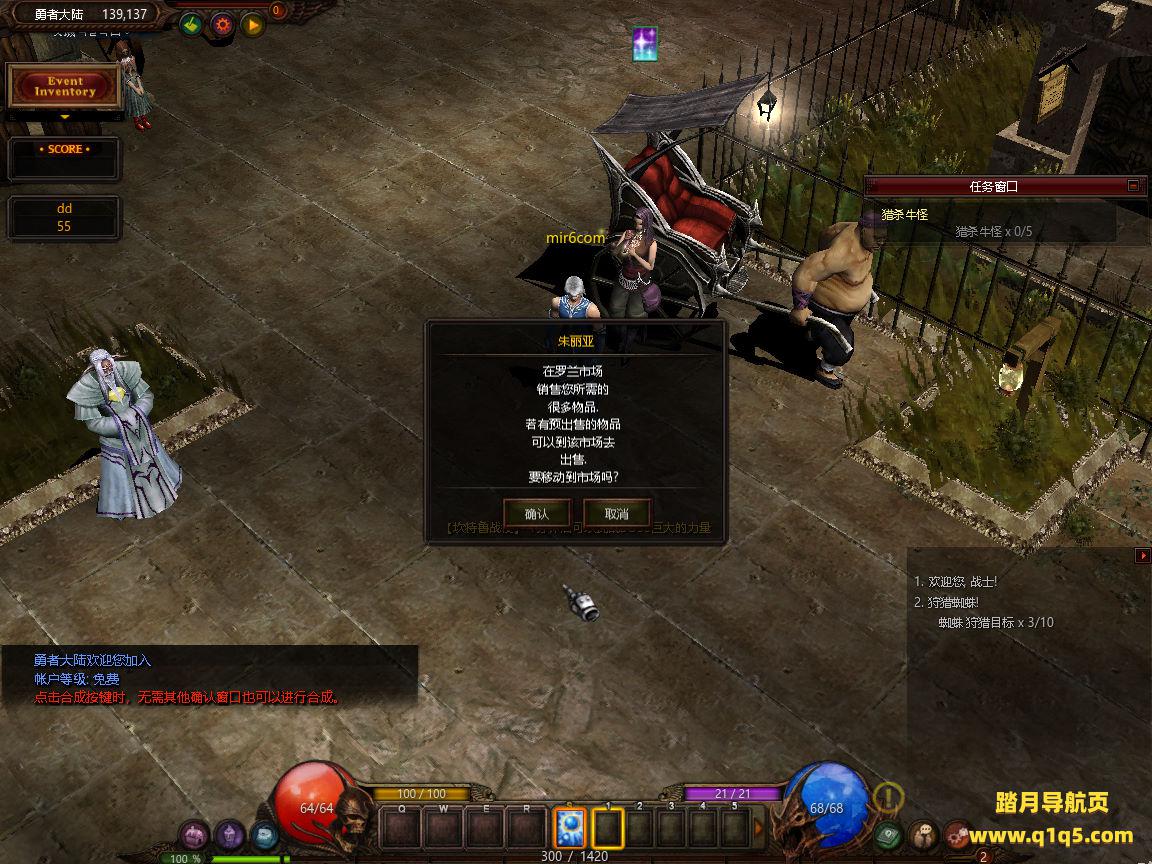The image size is (1152, 864).
Task: Click the blue round icon beside red orb
Action: click(x=264, y=834)
